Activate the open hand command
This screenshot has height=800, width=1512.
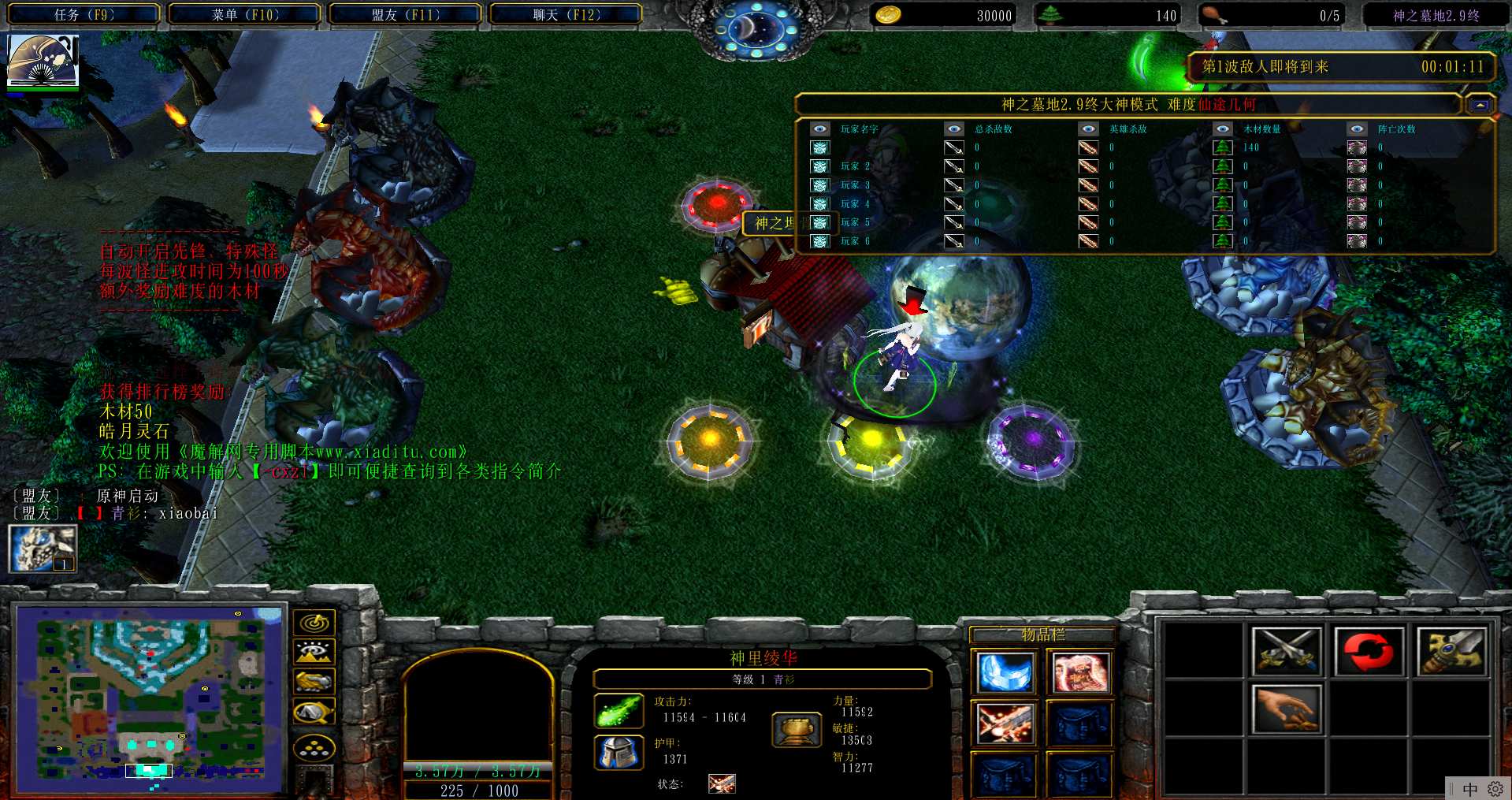[1285, 708]
